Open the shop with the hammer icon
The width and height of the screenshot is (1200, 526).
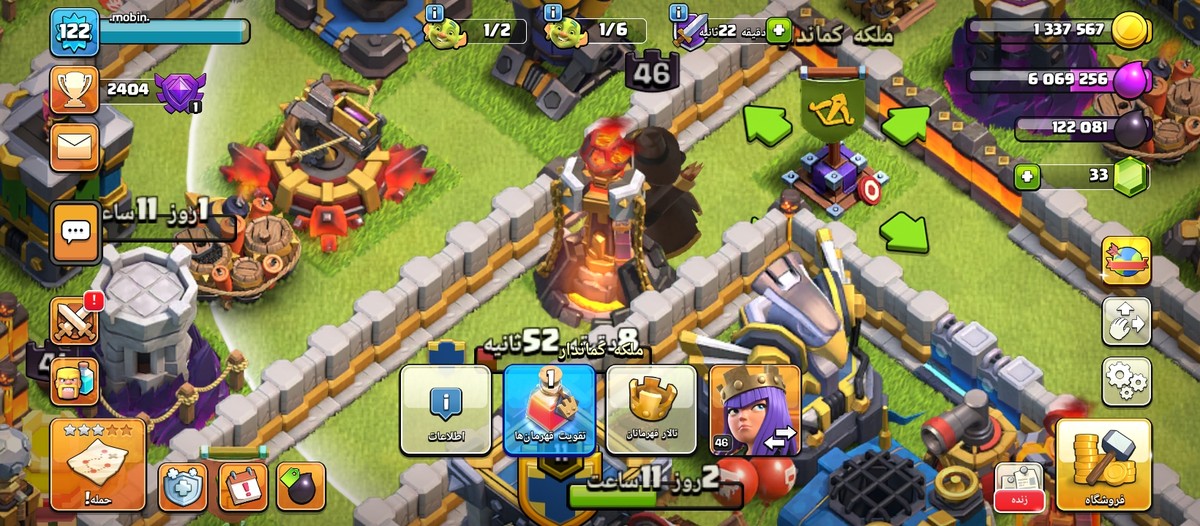(x=1103, y=464)
